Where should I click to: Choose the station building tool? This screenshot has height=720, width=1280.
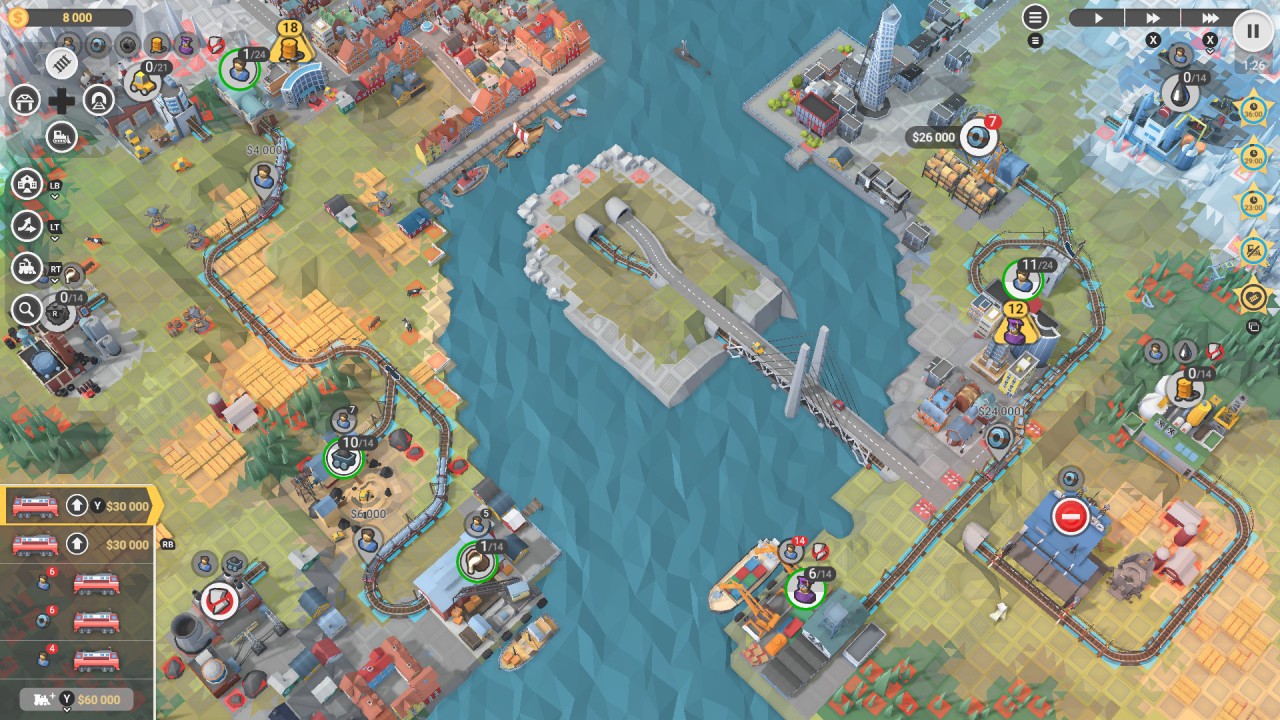(x=25, y=100)
